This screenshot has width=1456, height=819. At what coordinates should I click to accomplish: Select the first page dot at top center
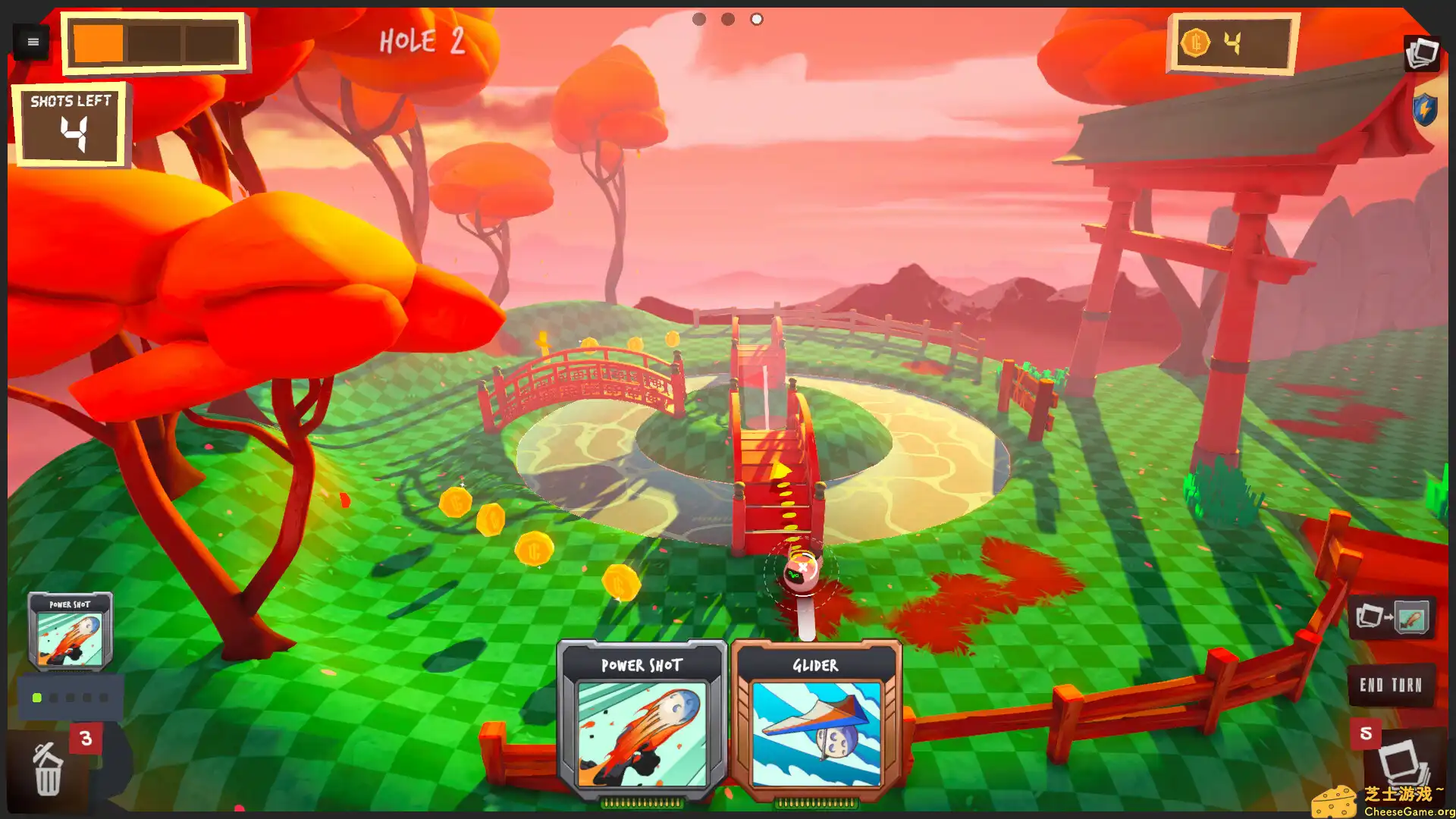[x=698, y=19]
